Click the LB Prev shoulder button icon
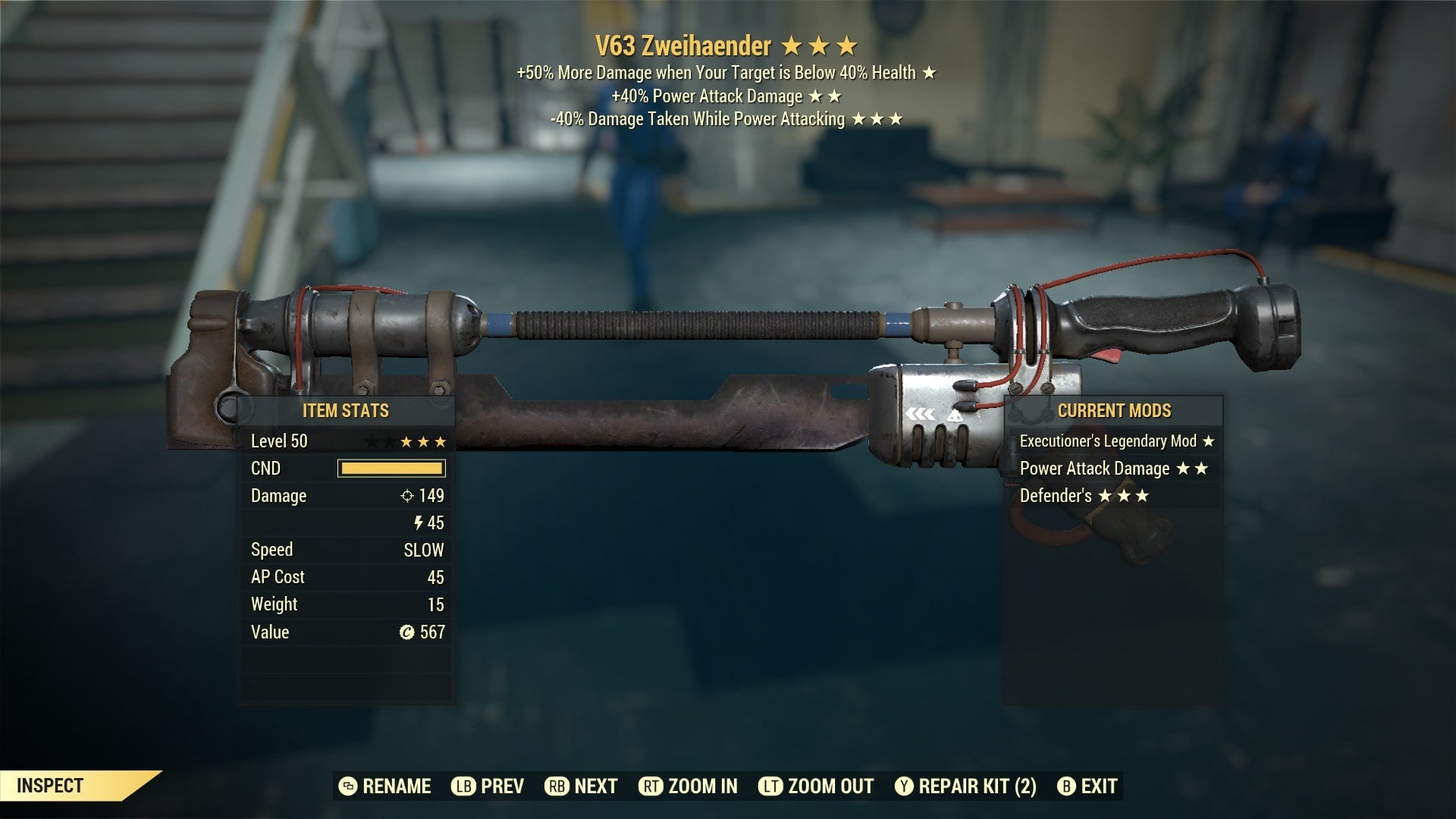Screen dimensions: 1456x819 [464, 786]
